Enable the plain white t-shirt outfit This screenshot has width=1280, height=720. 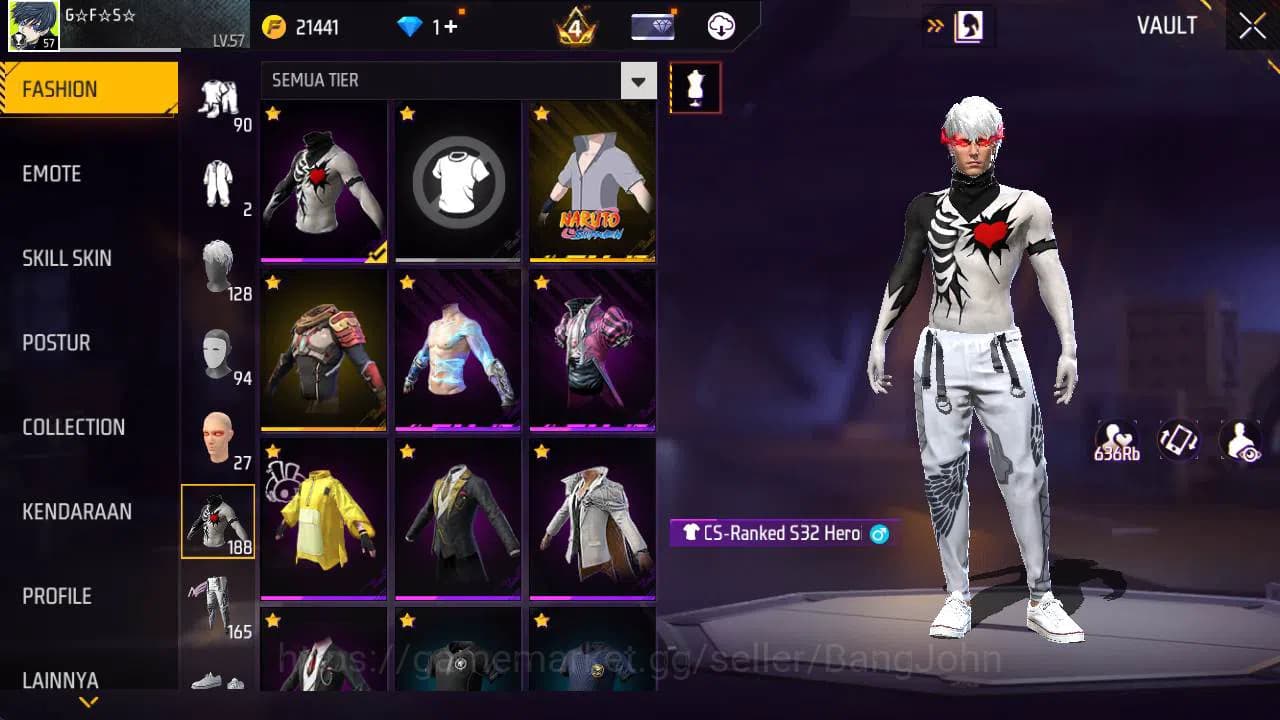coord(457,182)
